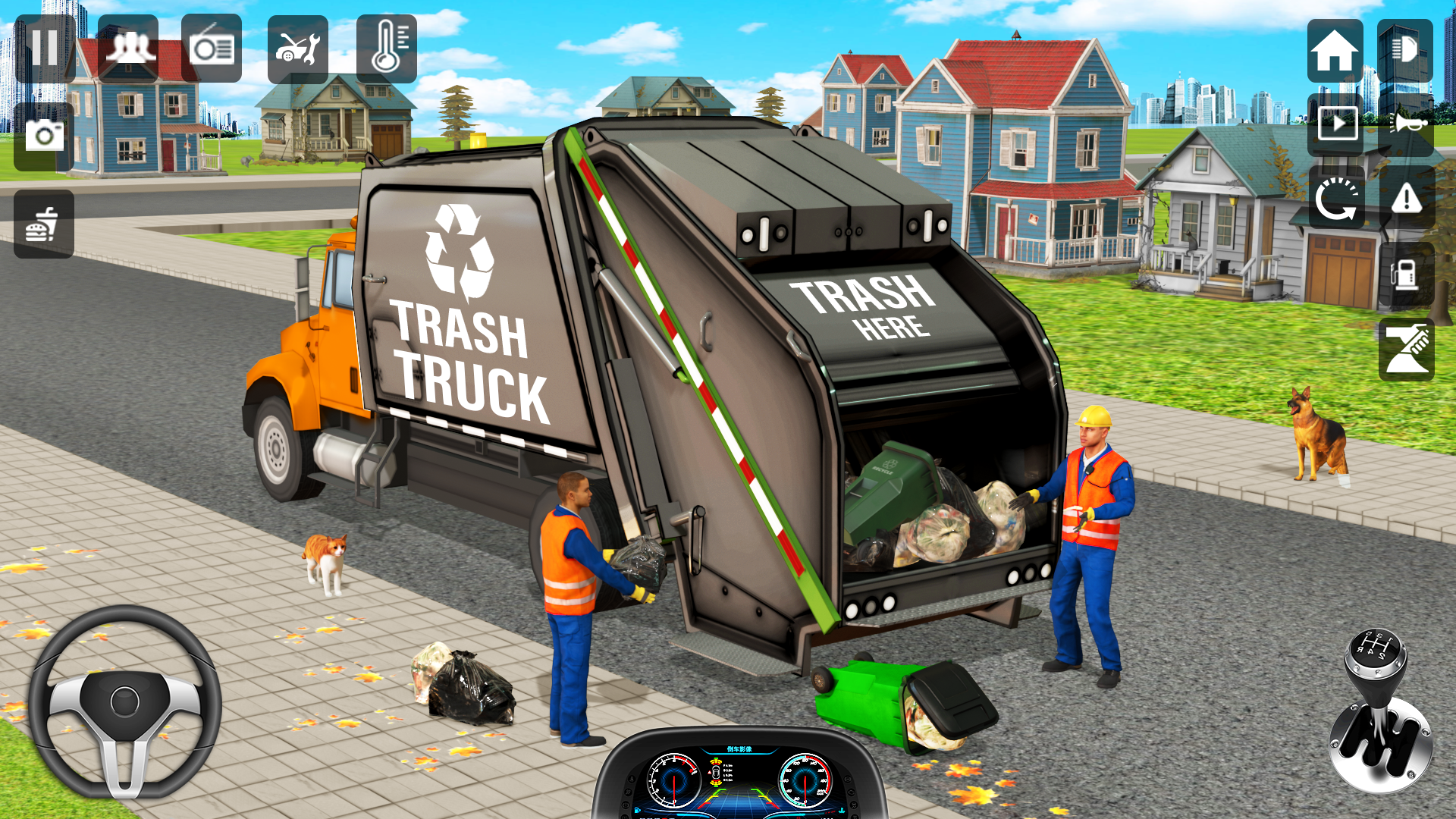The width and height of the screenshot is (1456, 819).
Task: Open the vehicle repair garage
Action: point(299,47)
